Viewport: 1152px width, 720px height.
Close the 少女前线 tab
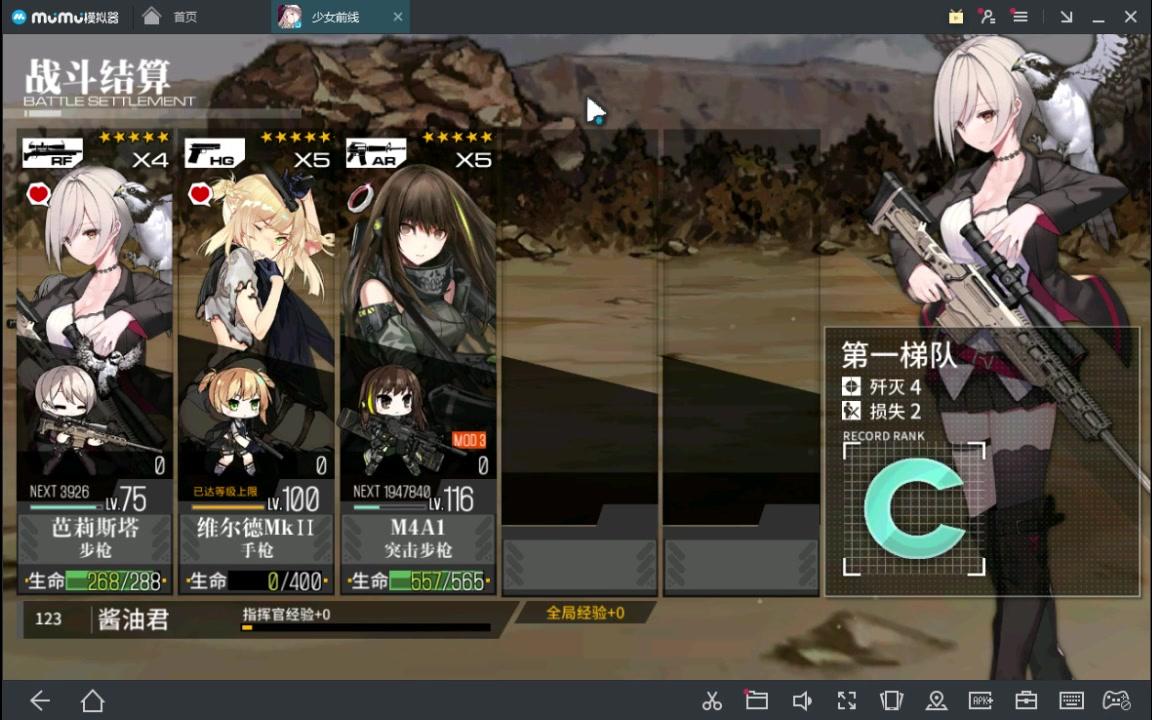(398, 17)
